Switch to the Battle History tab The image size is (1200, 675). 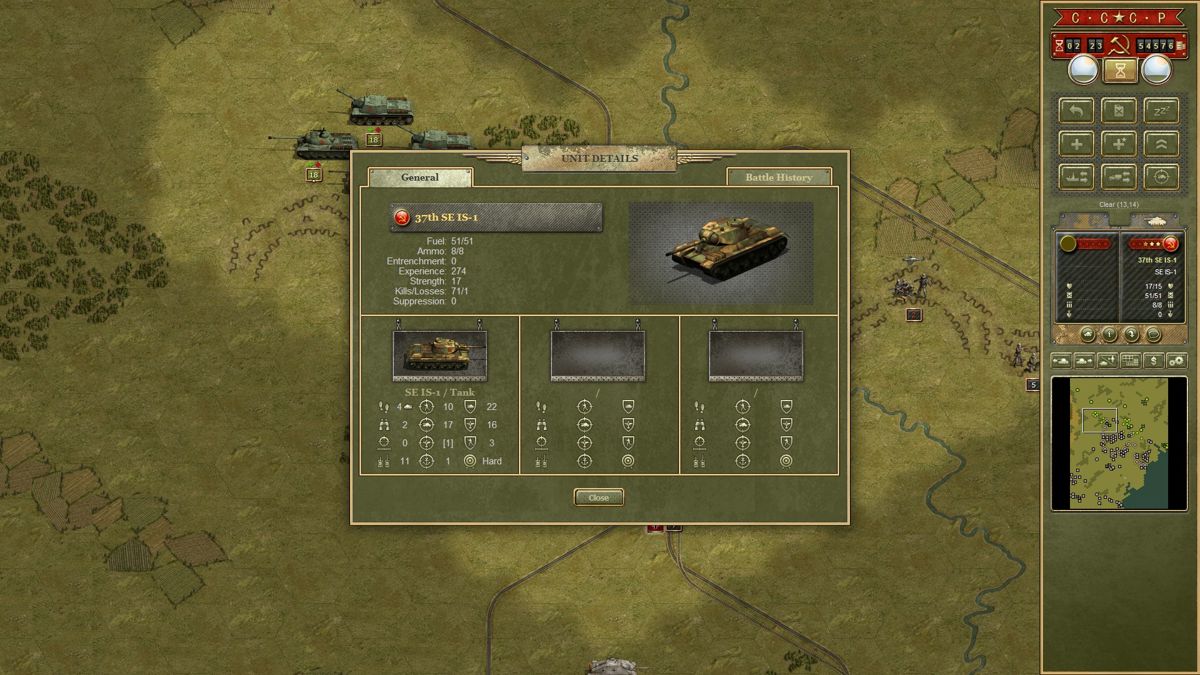[779, 177]
